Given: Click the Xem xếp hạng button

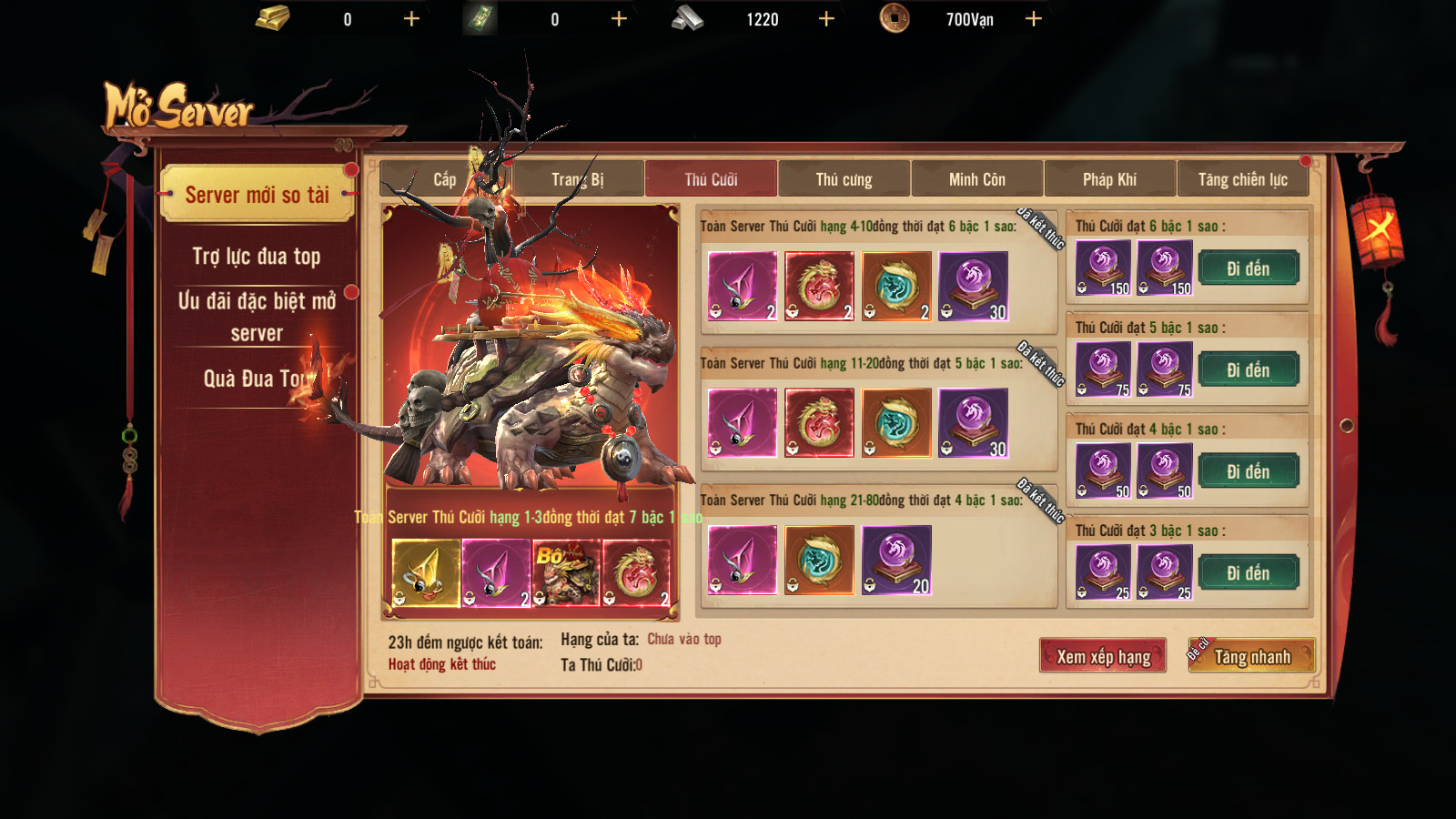Looking at the screenshot, I should pyautogui.click(x=1103, y=656).
